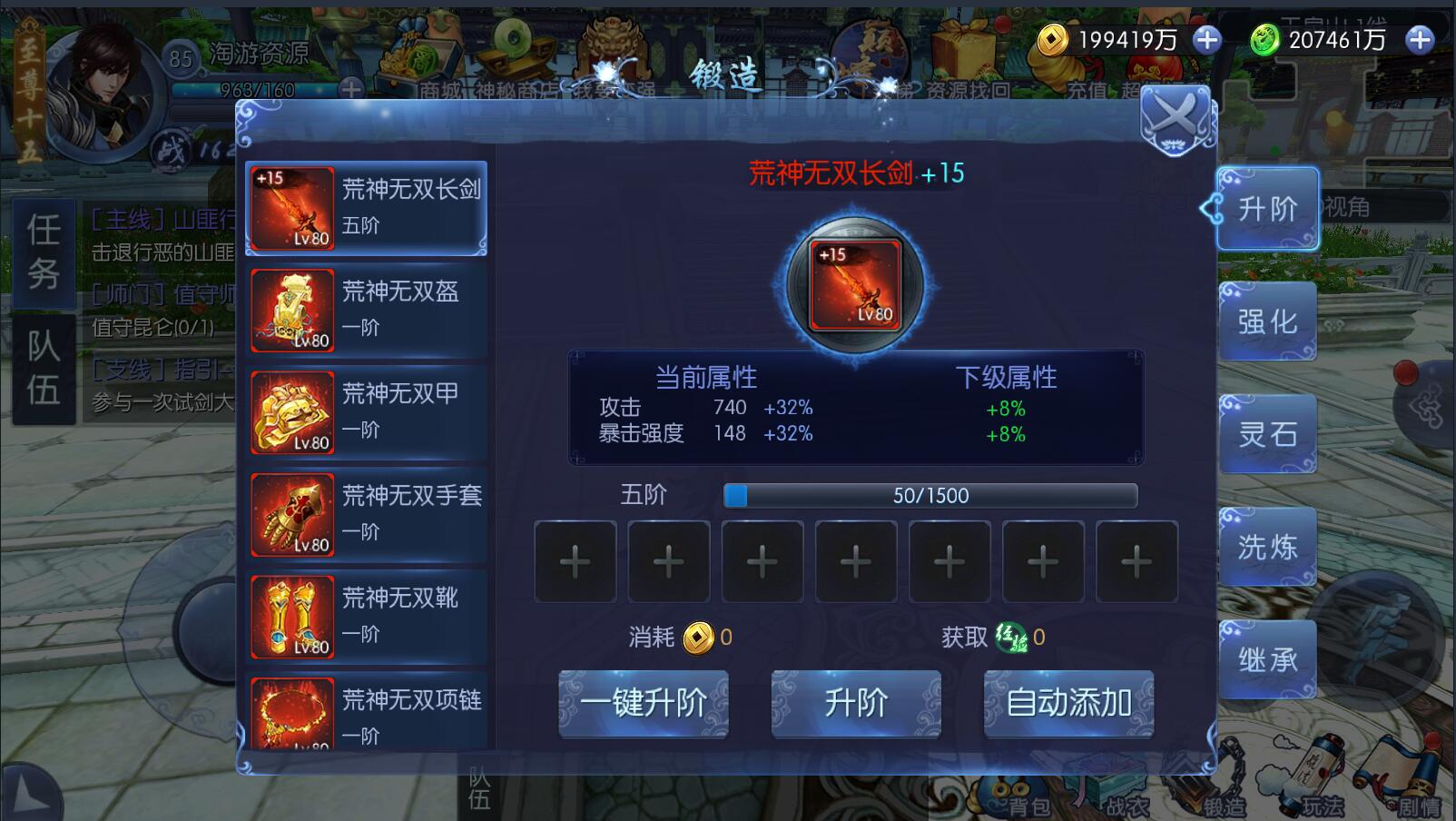
Task: Switch to the 灵石 spirit stone tab
Action: (1269, 434)
